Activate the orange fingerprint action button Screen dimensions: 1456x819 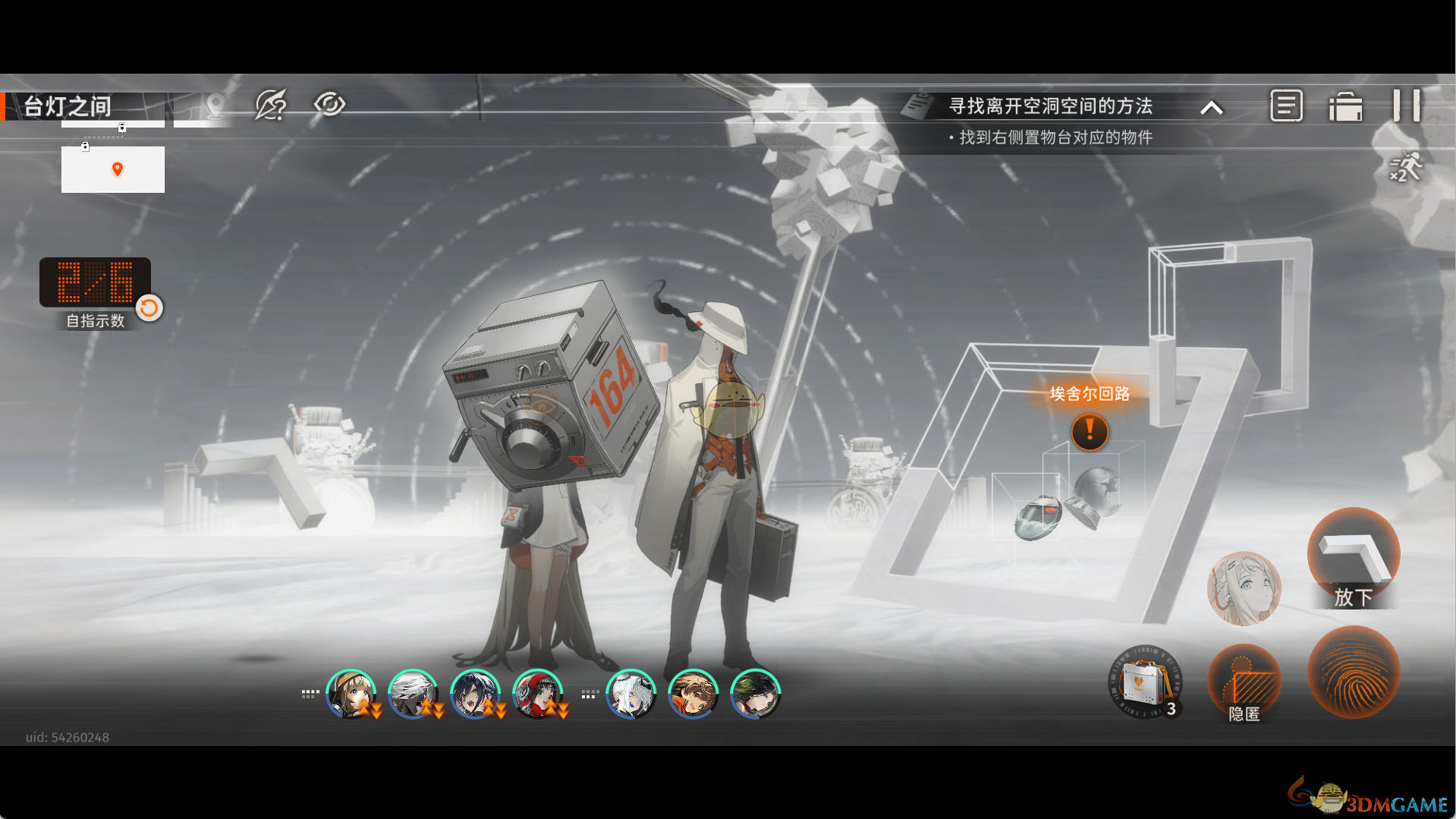[x=1353, y=673]
